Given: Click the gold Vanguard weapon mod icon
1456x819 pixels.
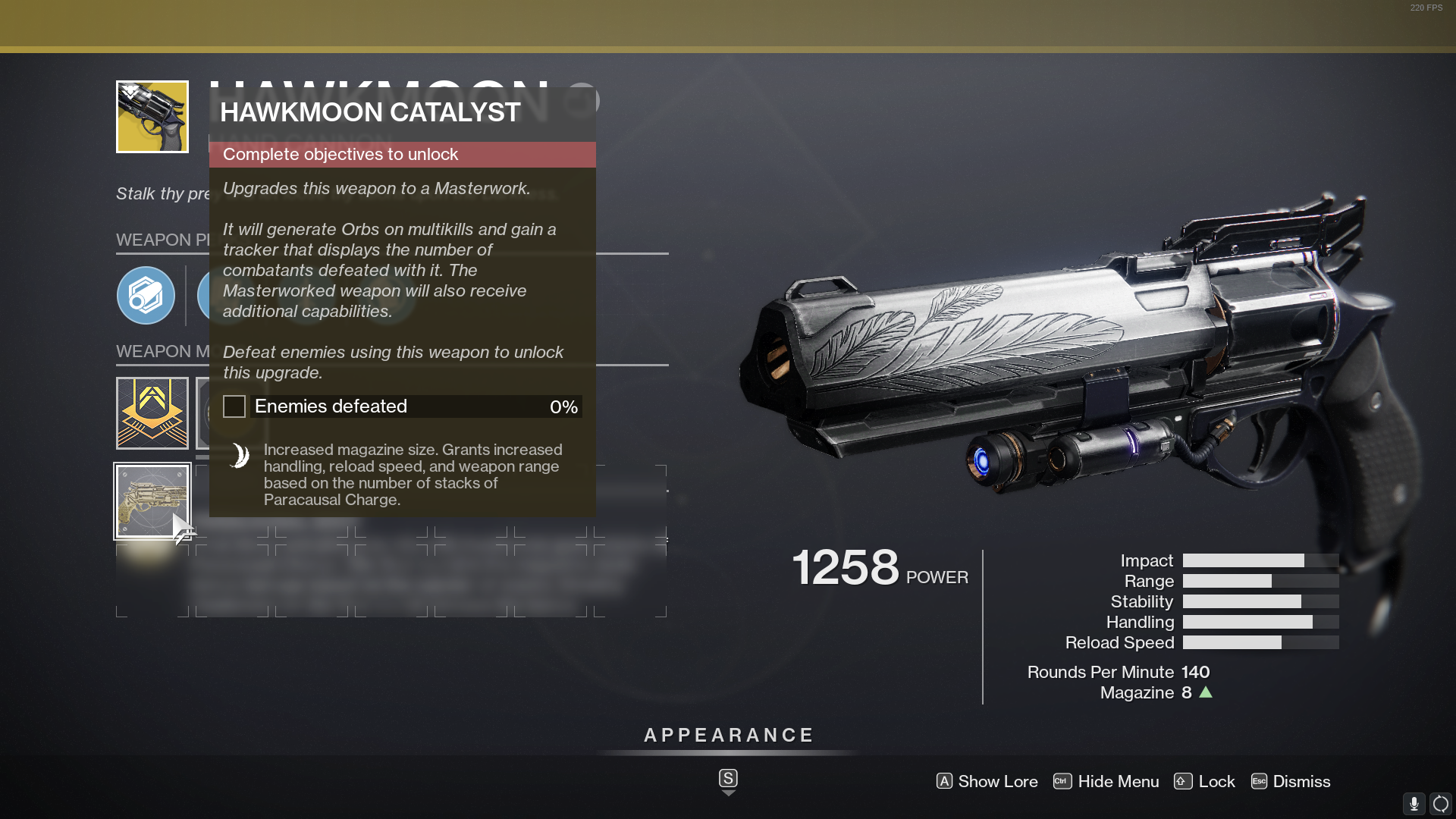Looking at the screenshot, I should 151,413.
